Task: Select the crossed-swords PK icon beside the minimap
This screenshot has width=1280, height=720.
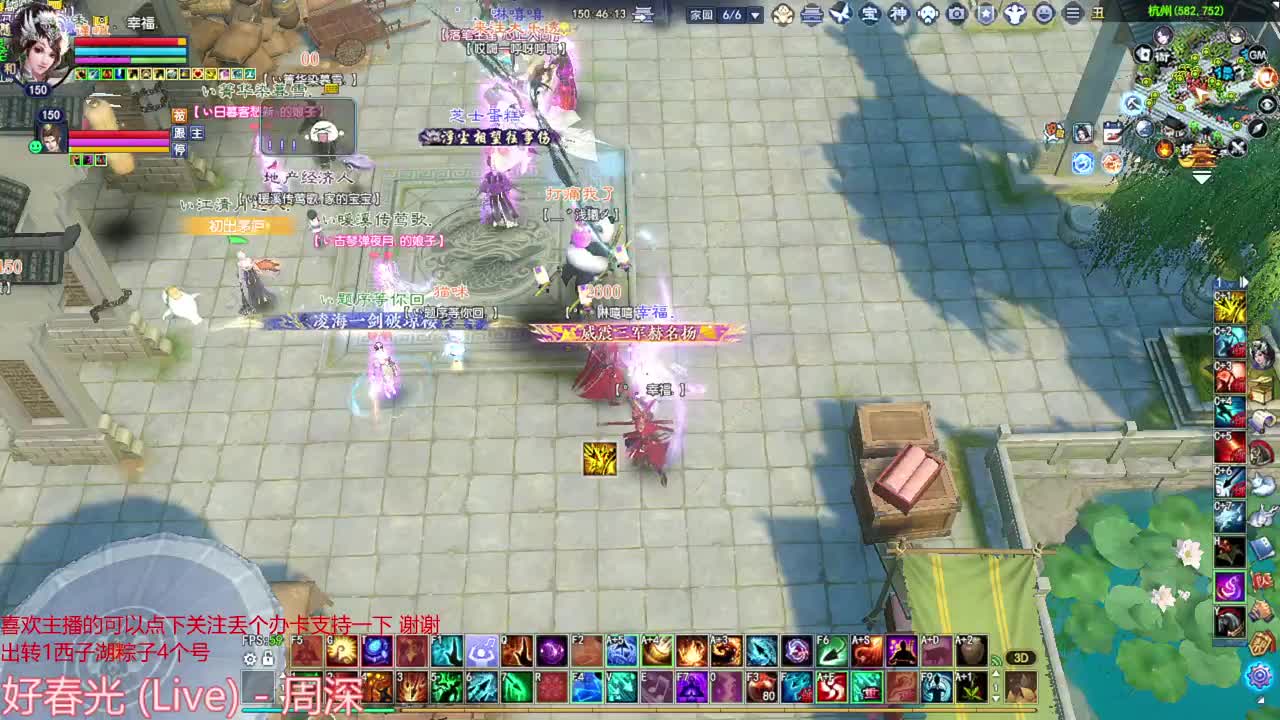Action: 1238,146
